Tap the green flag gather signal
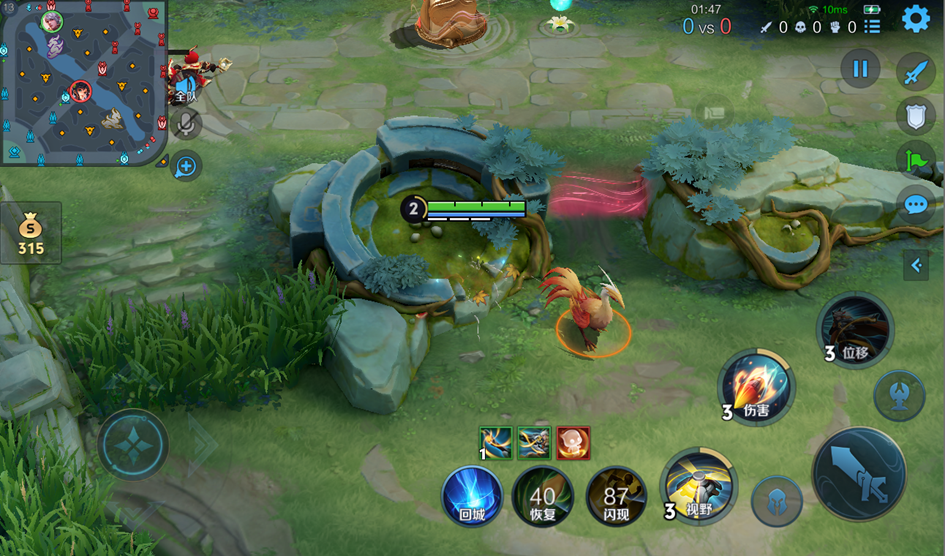945x556 pixels. (915, 160)
